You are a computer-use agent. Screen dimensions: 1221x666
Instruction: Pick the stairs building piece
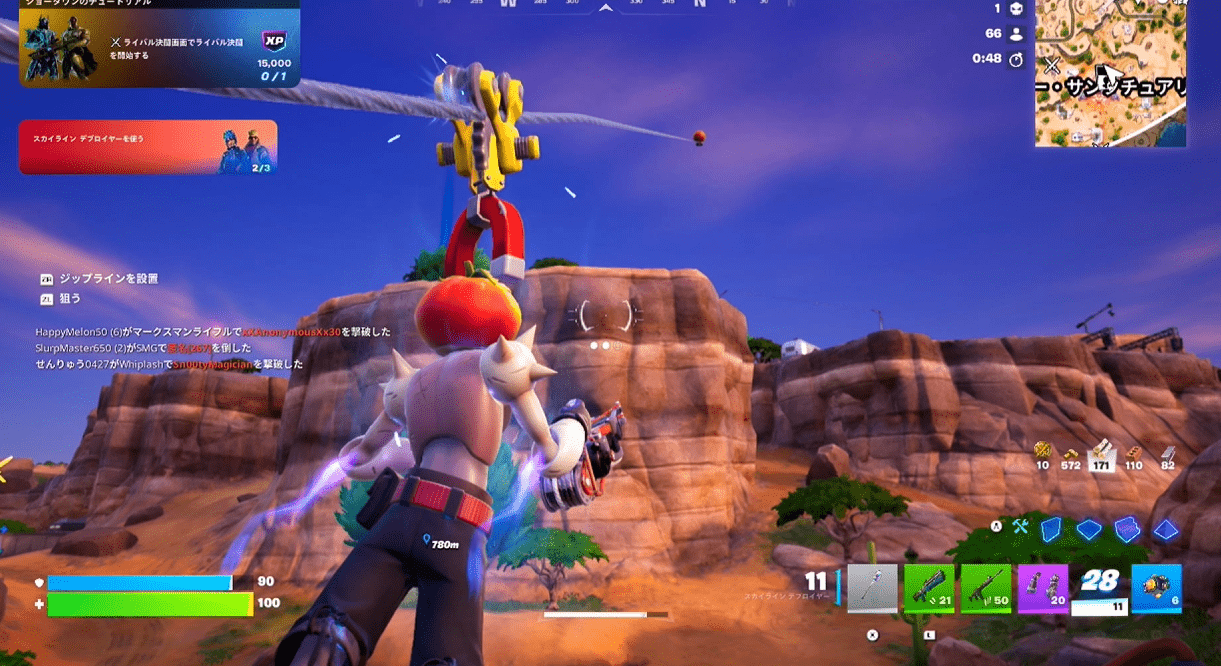tap(1127, 529)
